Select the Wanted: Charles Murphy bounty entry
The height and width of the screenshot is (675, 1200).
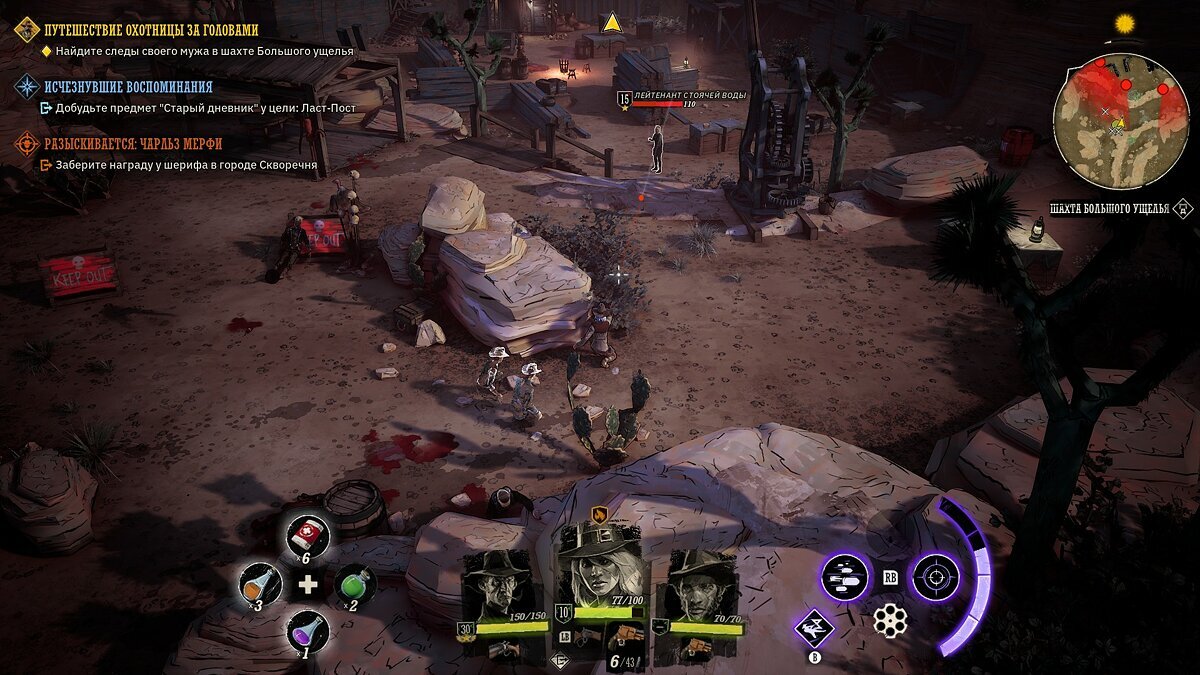(x=131, y=144)
